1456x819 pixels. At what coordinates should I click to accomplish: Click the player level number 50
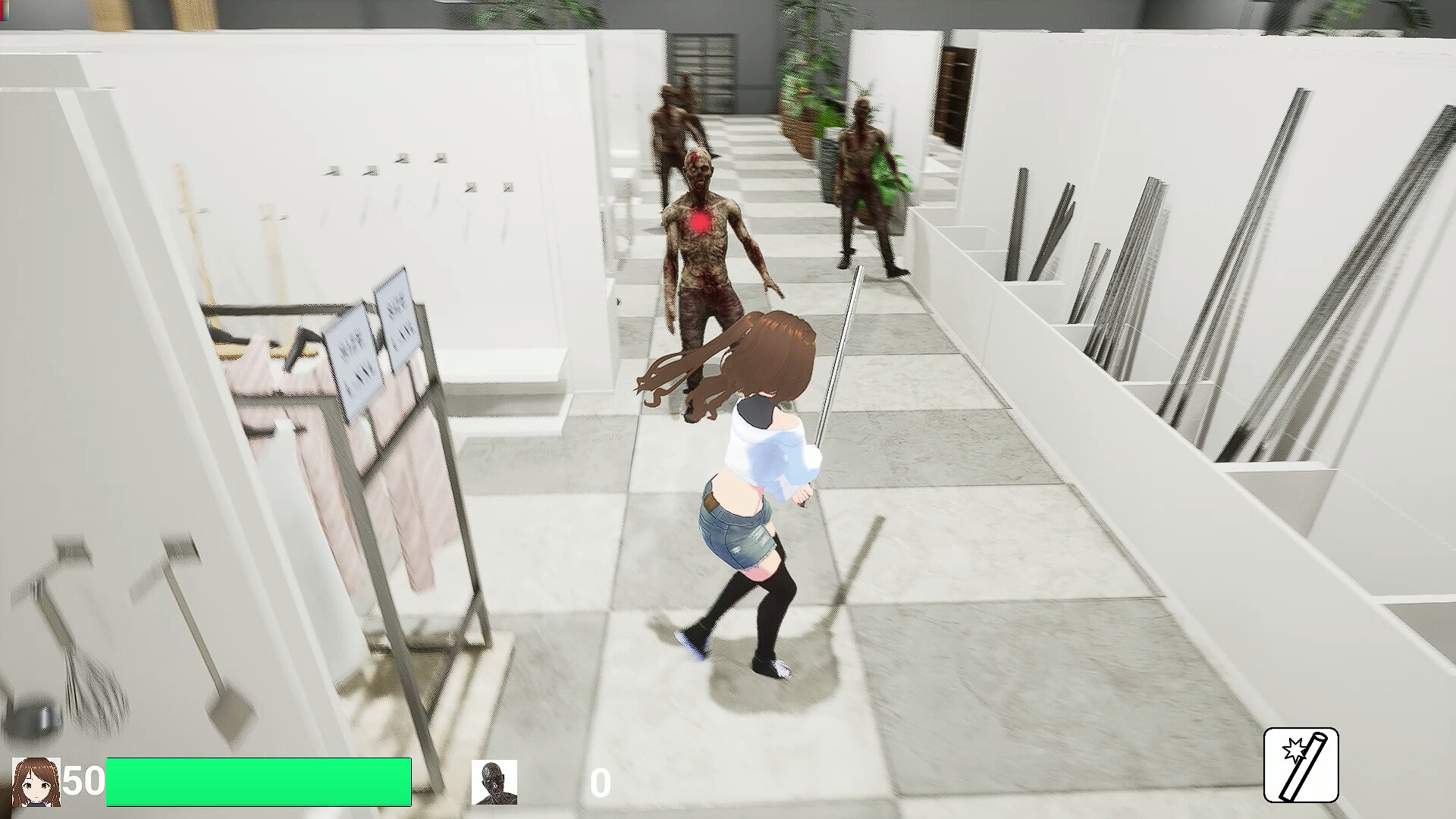click(86, 780)
